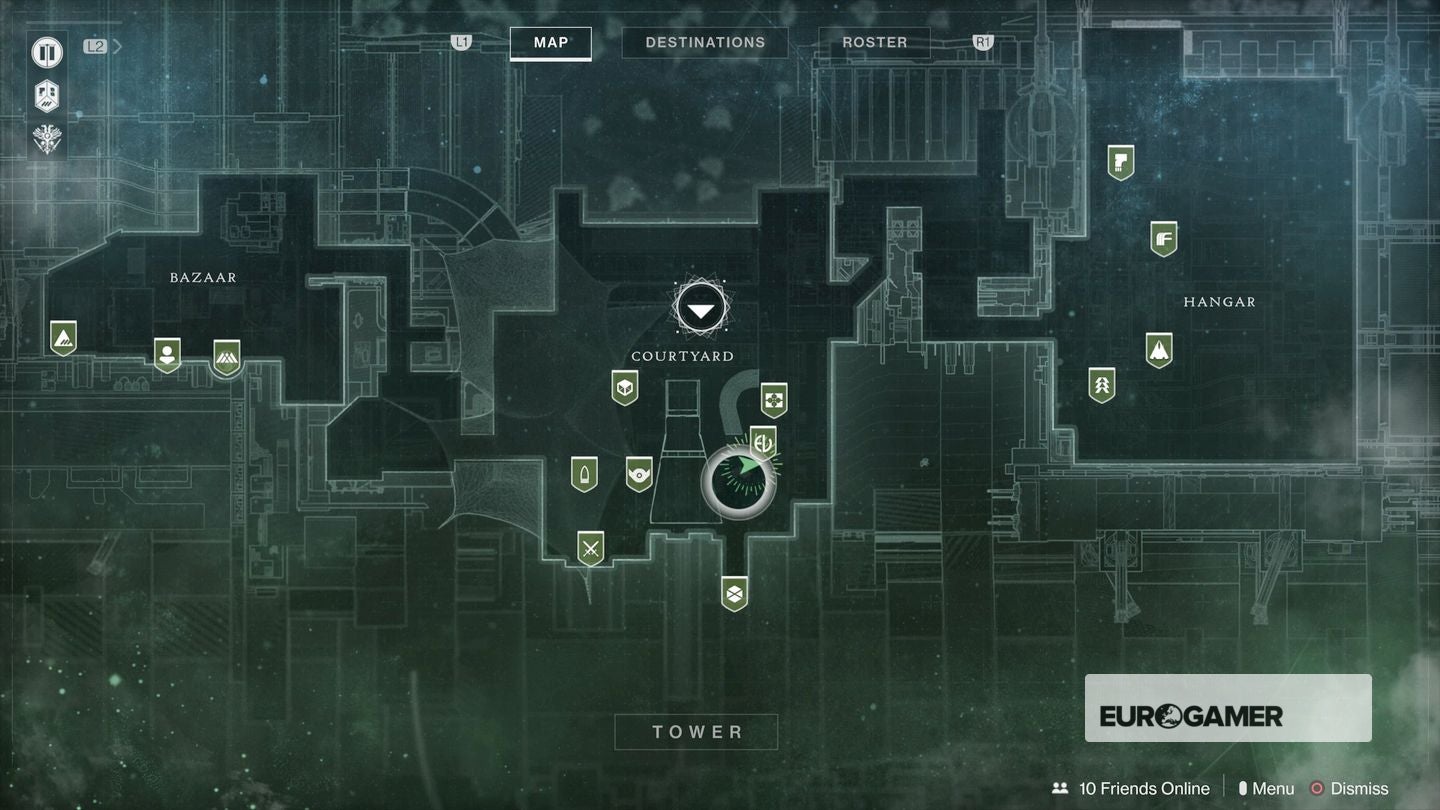Switch to the DESTINATIONS tab
The height and width of the screenshot is (810, 1440).
coord(705,42)
